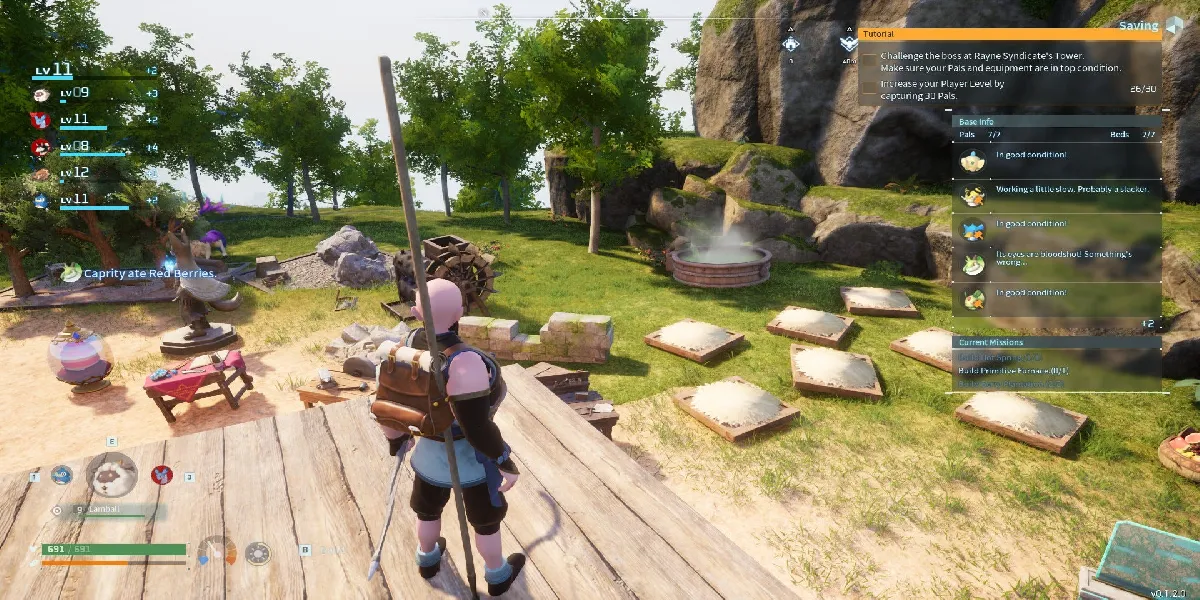Choose the red-circled Pal in the Pal selector
1200x600 pixels.
click(161, 475)
